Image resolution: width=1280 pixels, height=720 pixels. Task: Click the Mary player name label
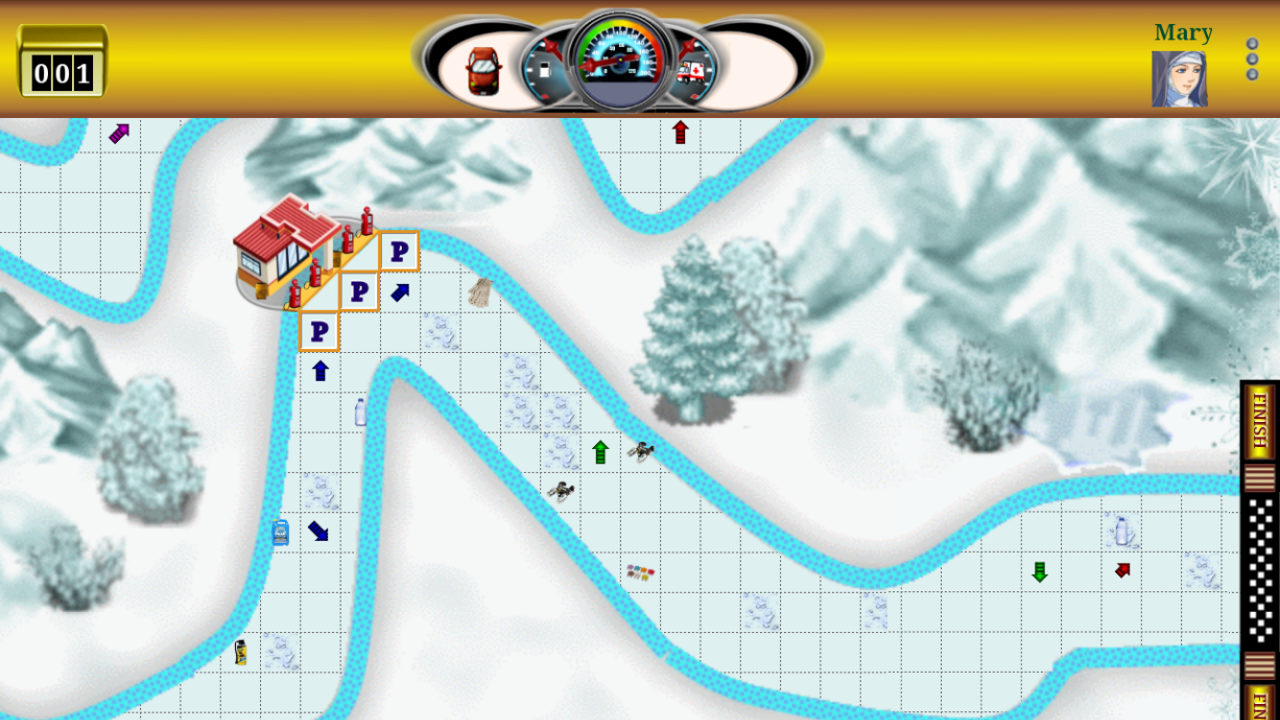[1183, 32]
